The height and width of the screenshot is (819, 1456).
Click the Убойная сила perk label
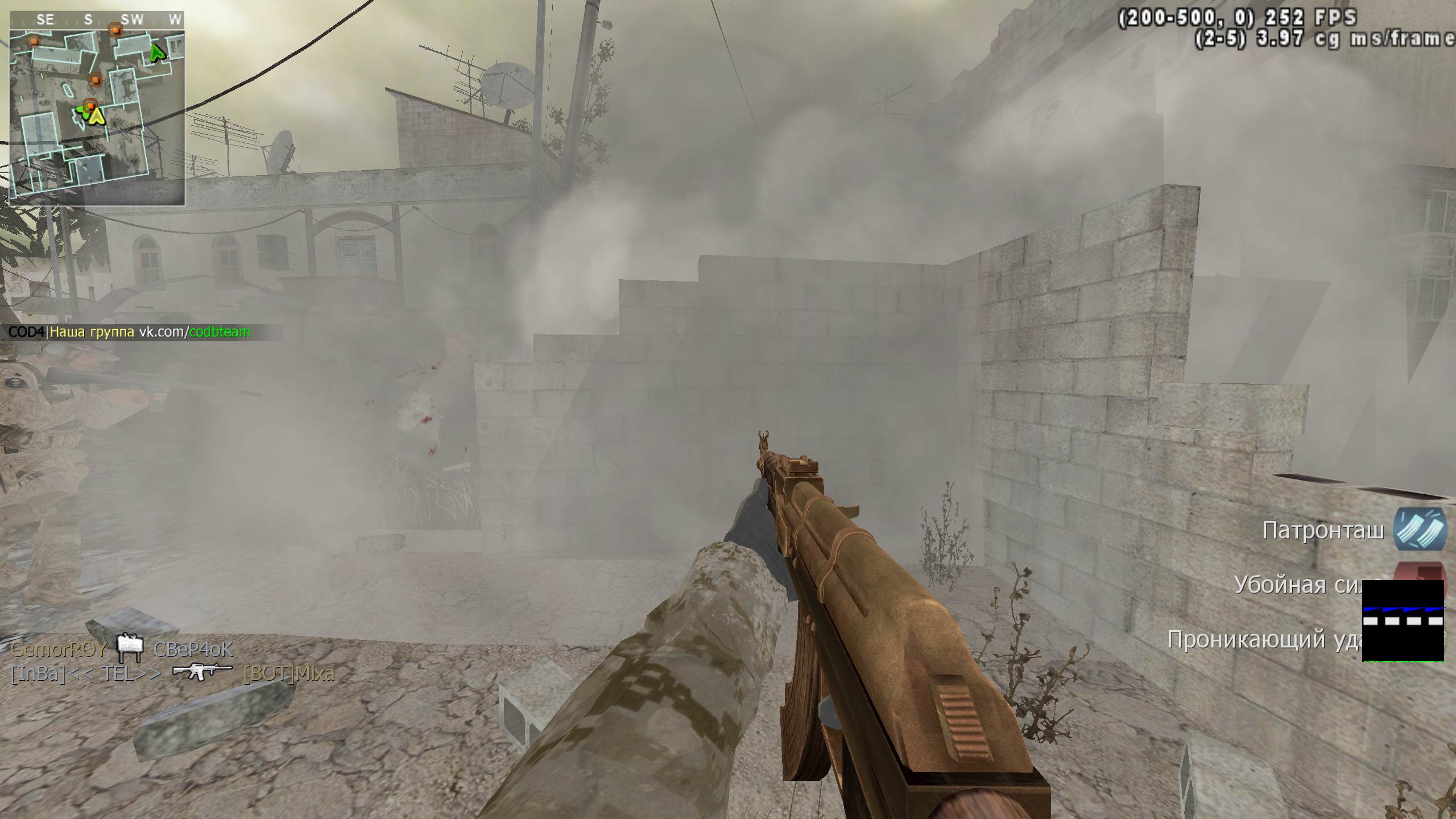[1298, 585]
